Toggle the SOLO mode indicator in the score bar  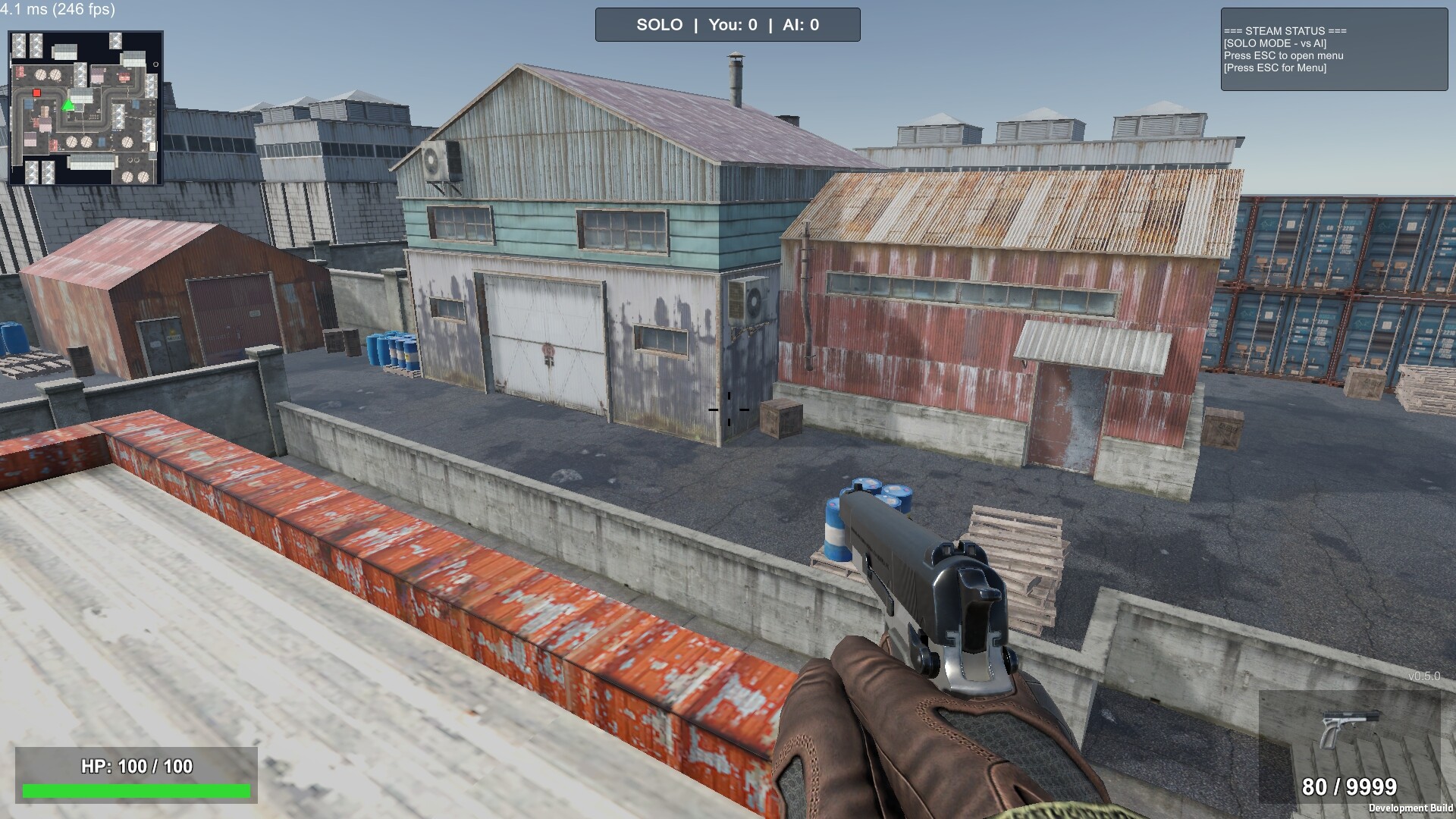[659, 24]
